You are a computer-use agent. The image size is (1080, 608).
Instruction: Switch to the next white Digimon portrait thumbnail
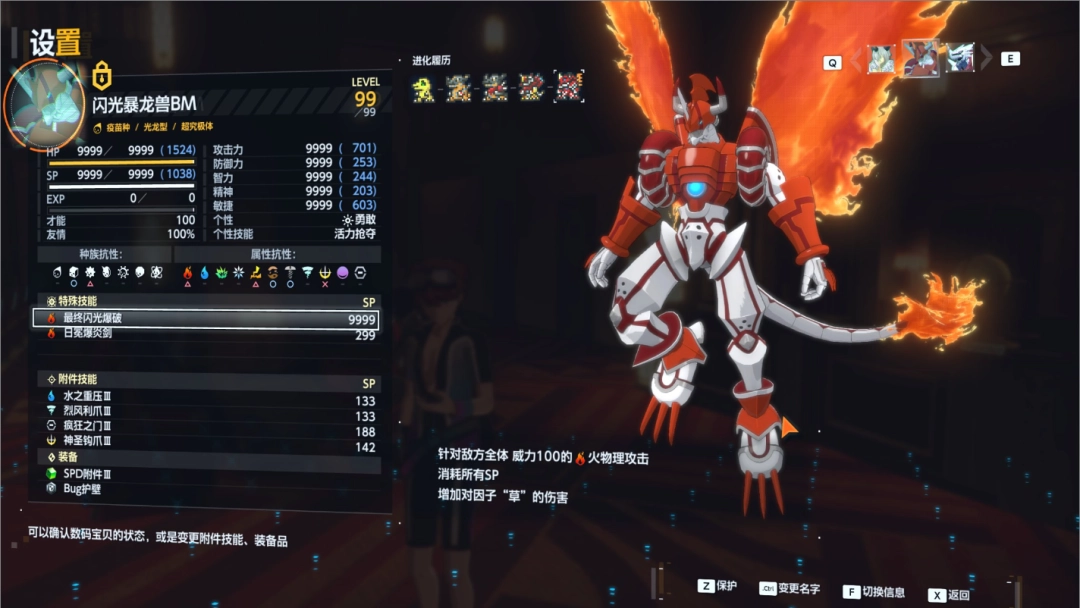pyautogui.click(x=960, y=58)
